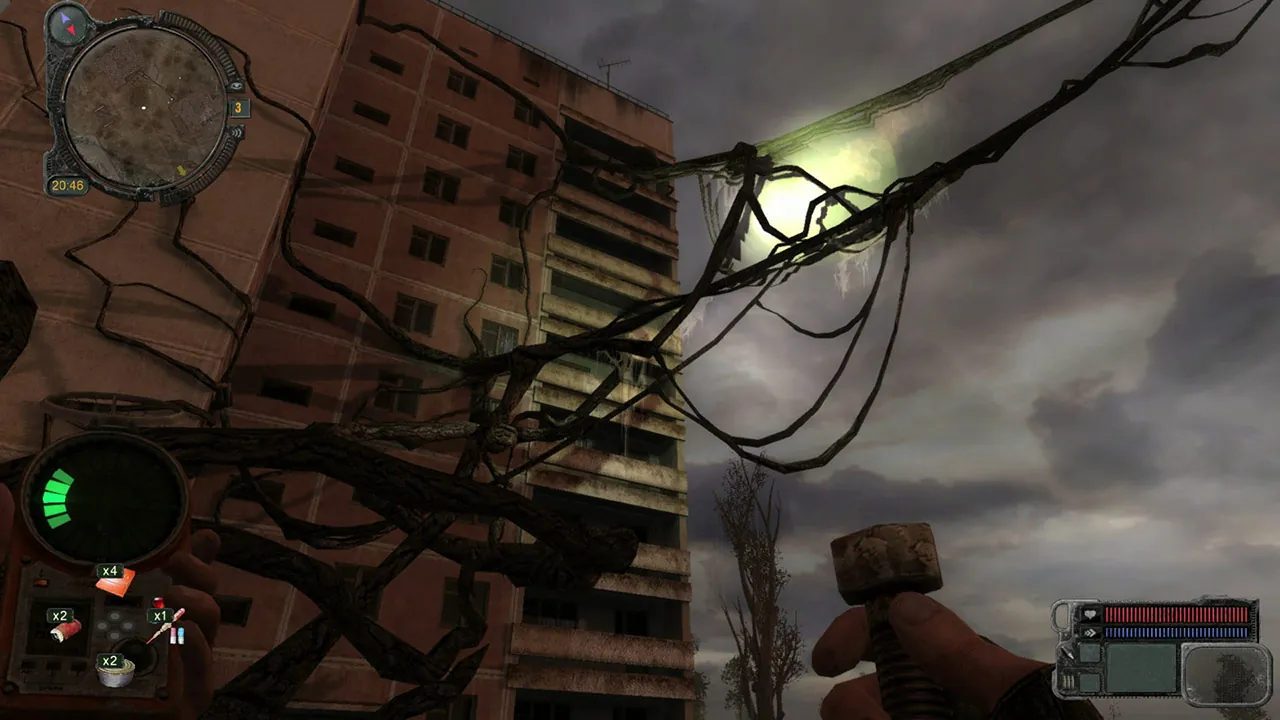Click the 20:46 game clock

pos(69,185)
